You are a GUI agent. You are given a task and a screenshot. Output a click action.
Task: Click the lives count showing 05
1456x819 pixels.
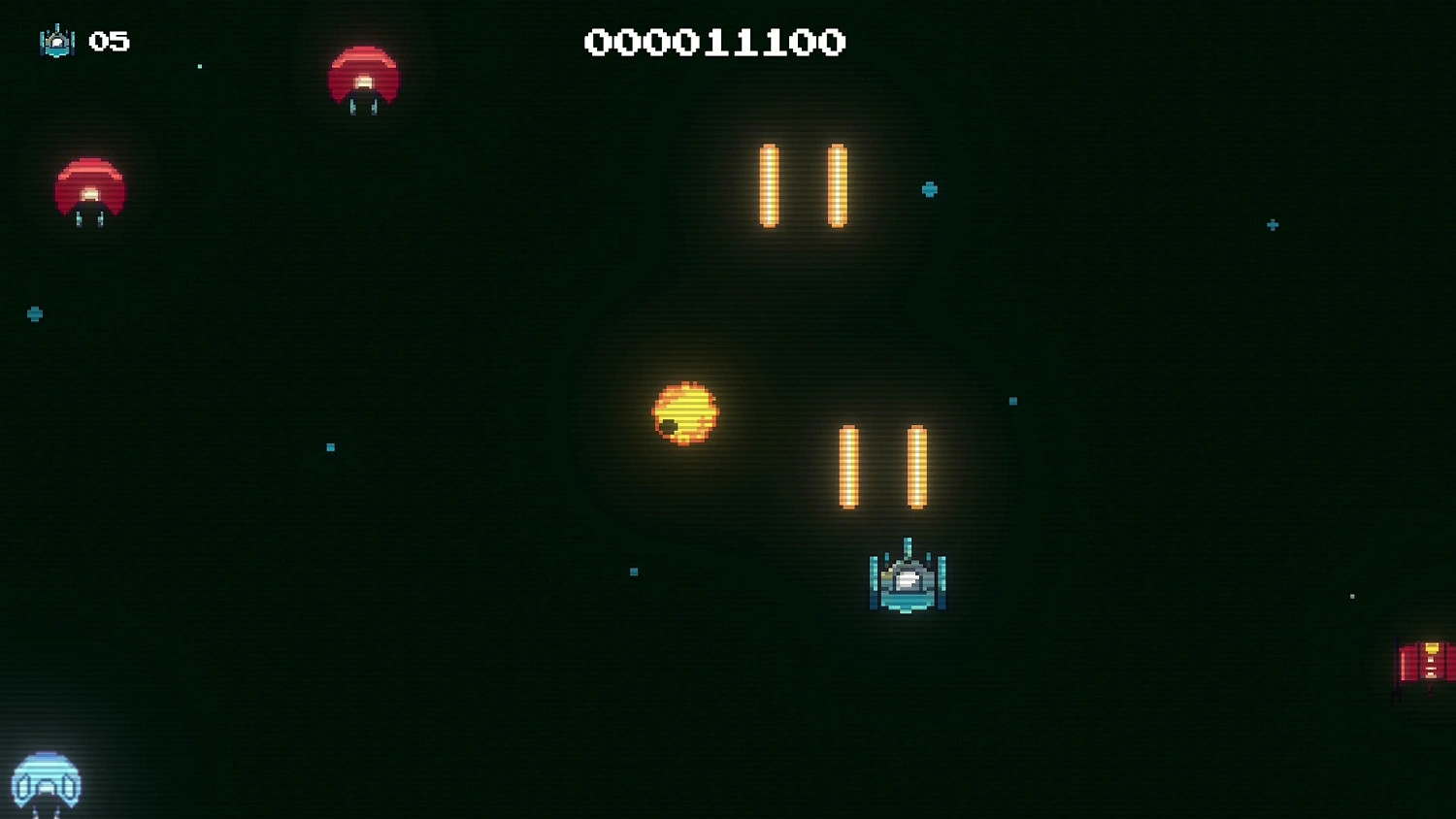coord(108,42)
